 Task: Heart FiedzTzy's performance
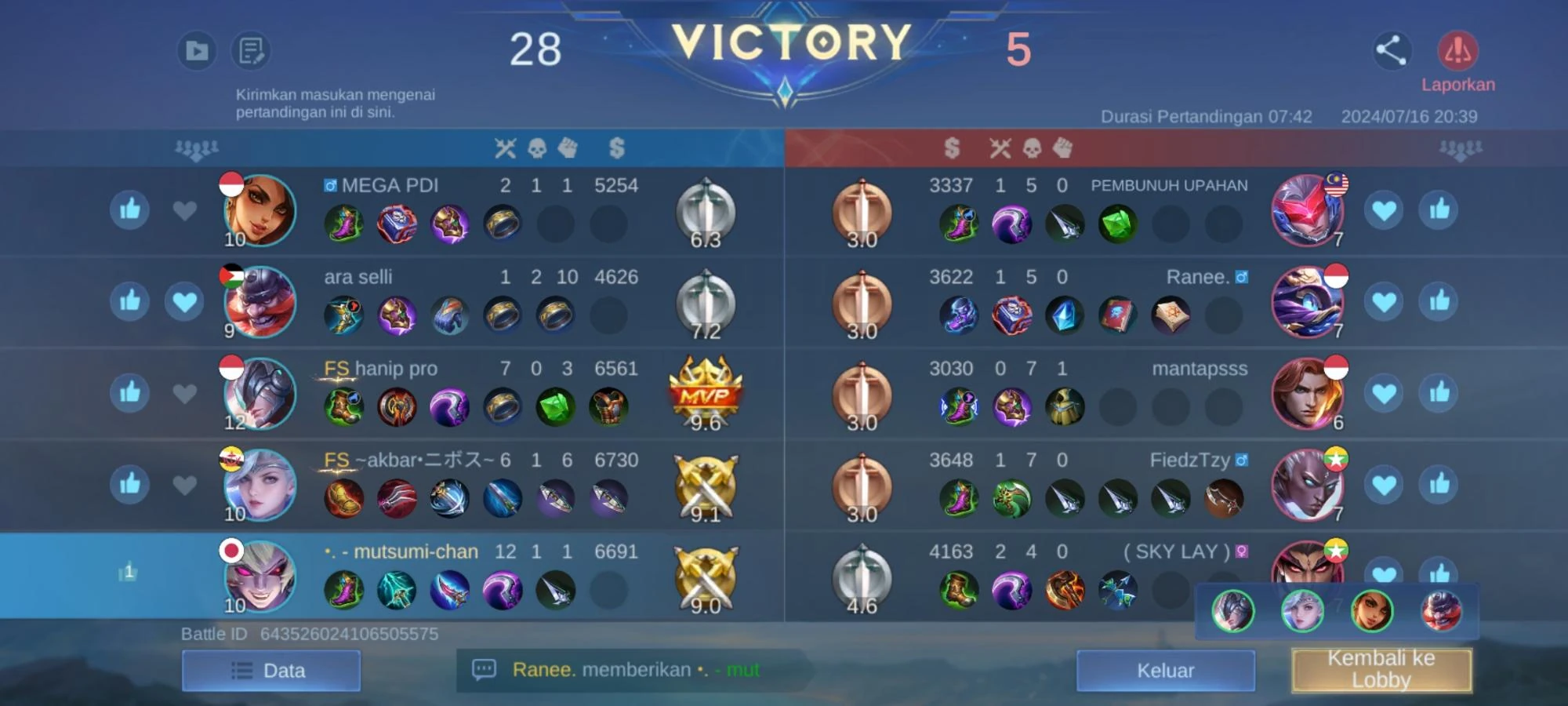pos(1385,485)
